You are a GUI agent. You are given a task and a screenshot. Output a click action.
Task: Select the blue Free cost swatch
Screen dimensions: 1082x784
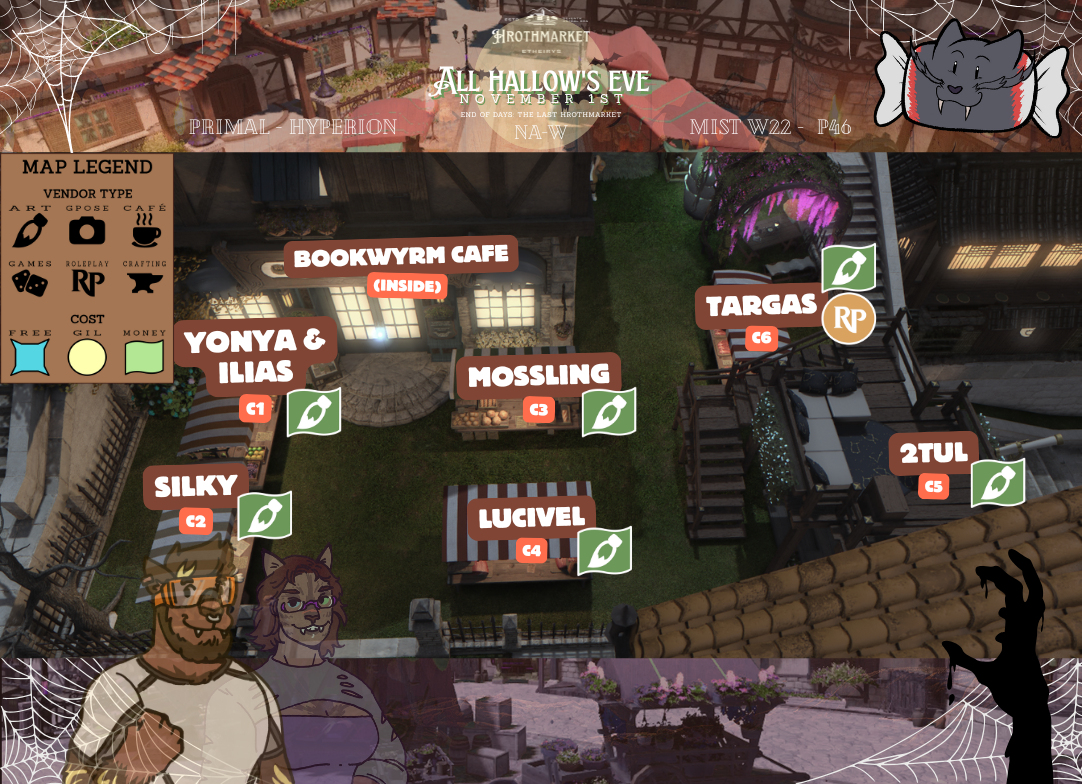30,356
